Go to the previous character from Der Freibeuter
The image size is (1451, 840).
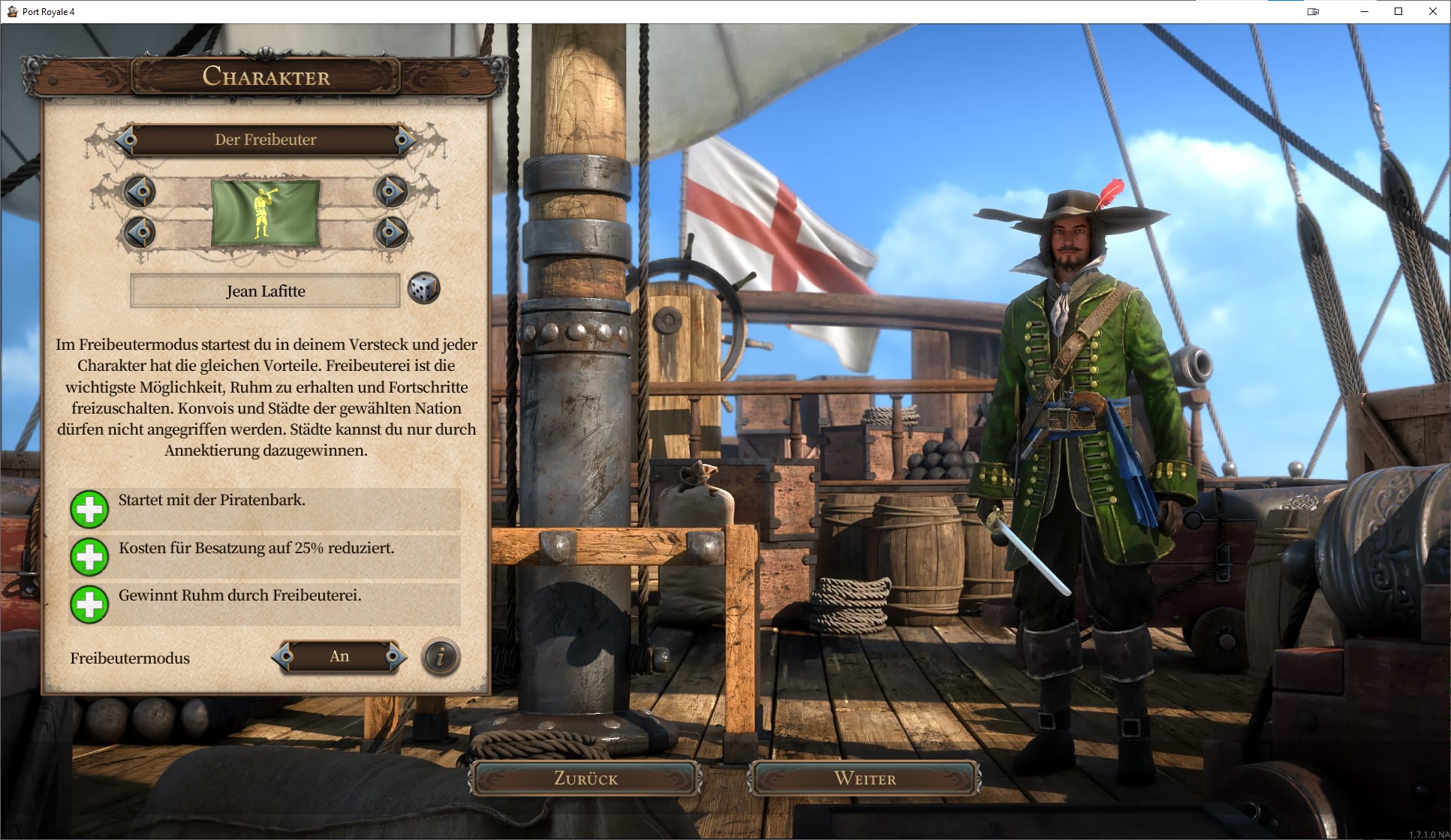128,140
